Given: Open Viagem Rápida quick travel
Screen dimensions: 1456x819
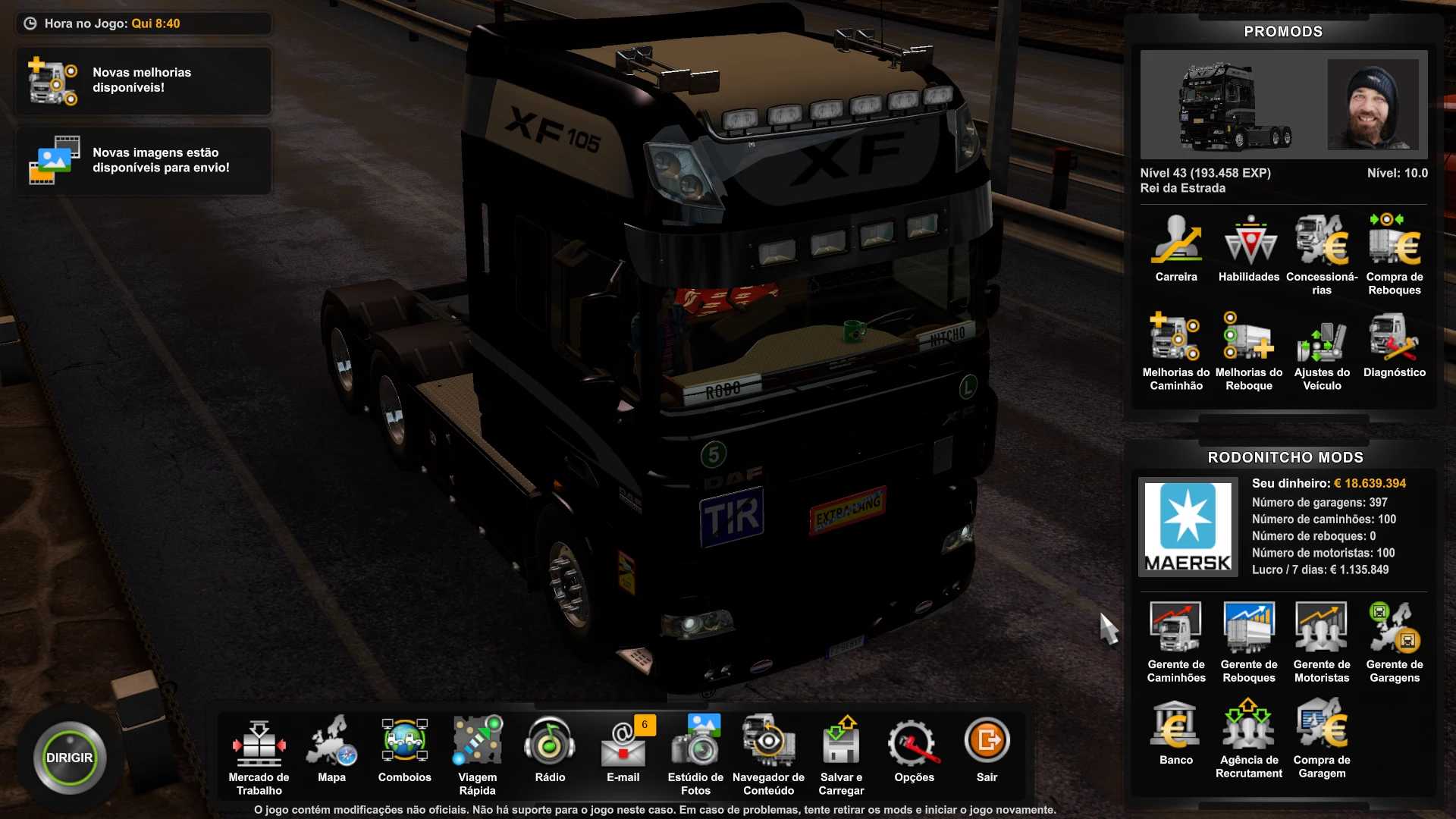Looking at the screenshot, I should tap(477, 753).
